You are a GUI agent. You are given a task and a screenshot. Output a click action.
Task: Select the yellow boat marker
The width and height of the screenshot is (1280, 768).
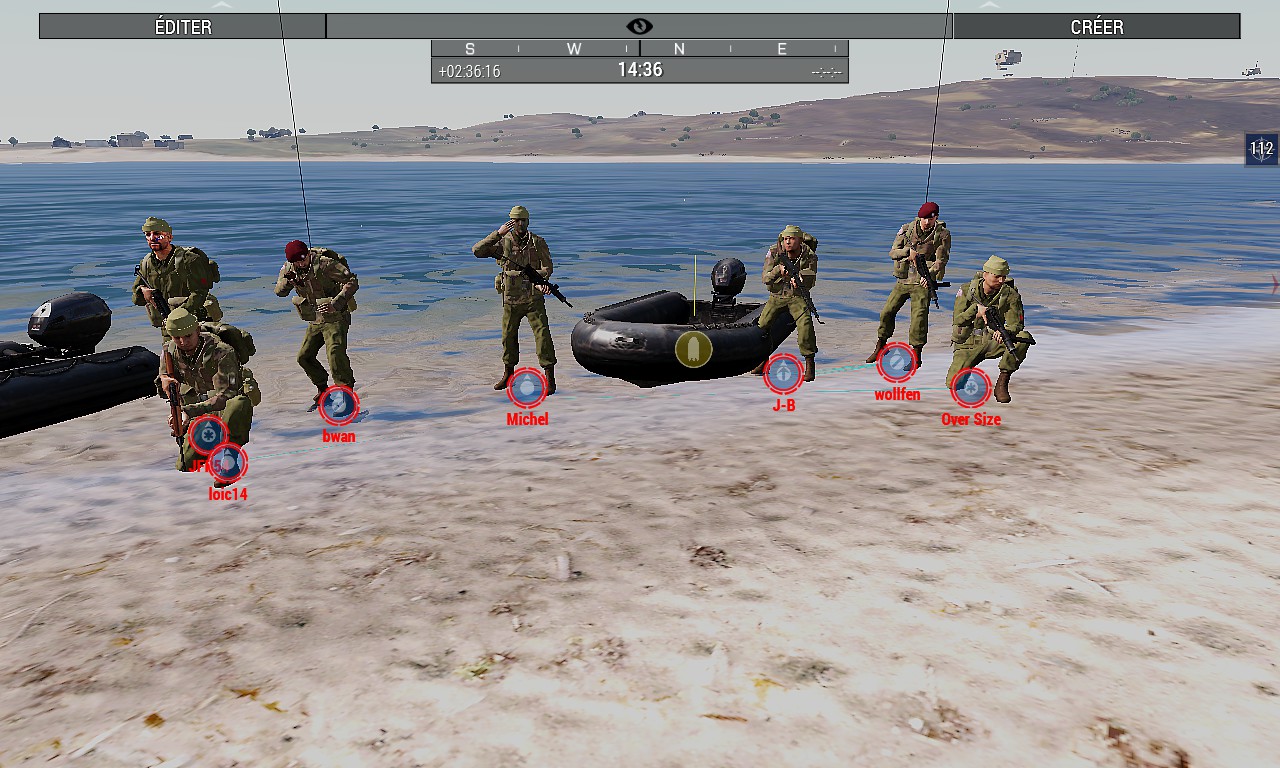(x=693, y=349)
